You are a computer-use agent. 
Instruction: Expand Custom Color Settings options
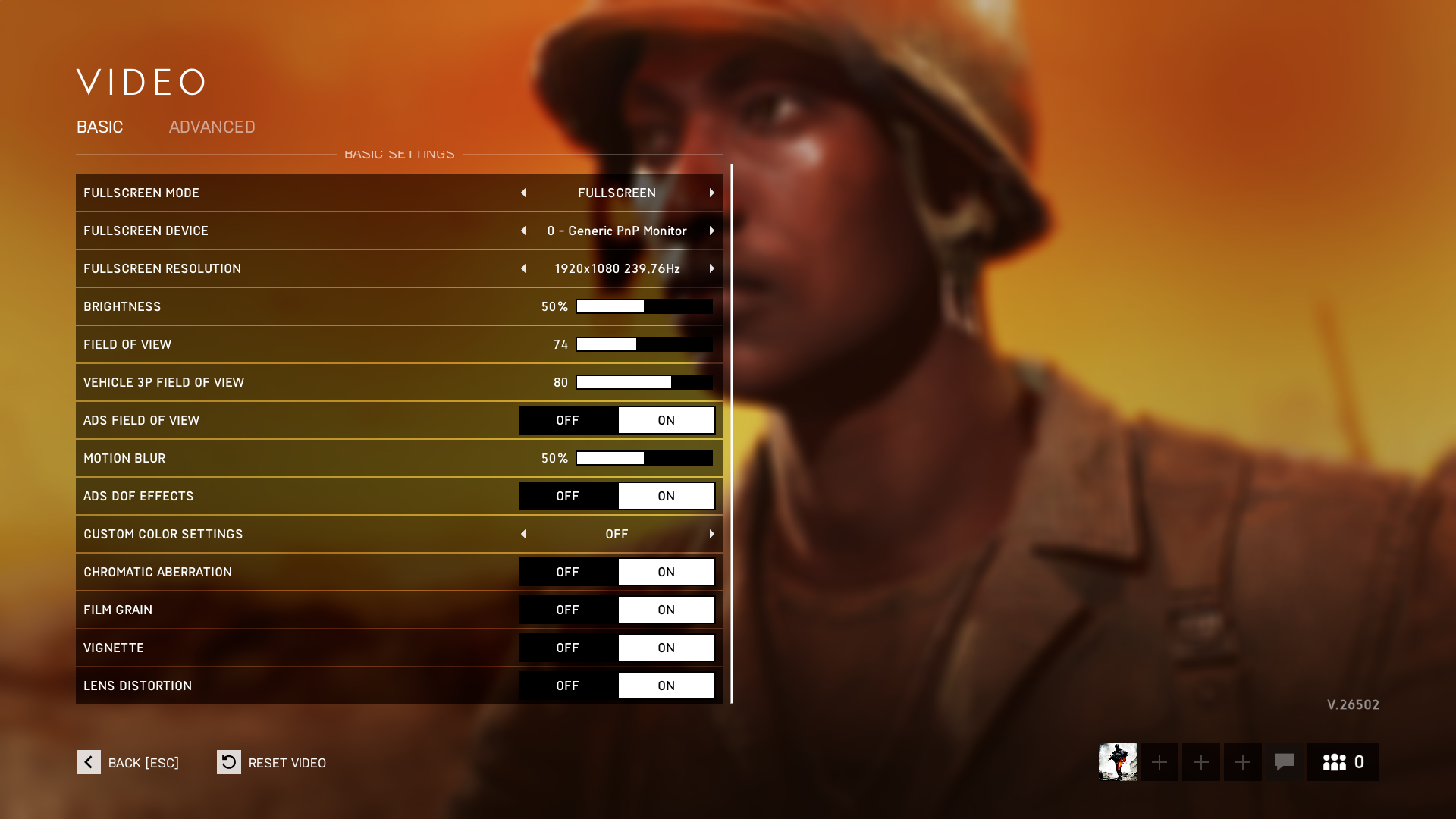click(711, 533)
